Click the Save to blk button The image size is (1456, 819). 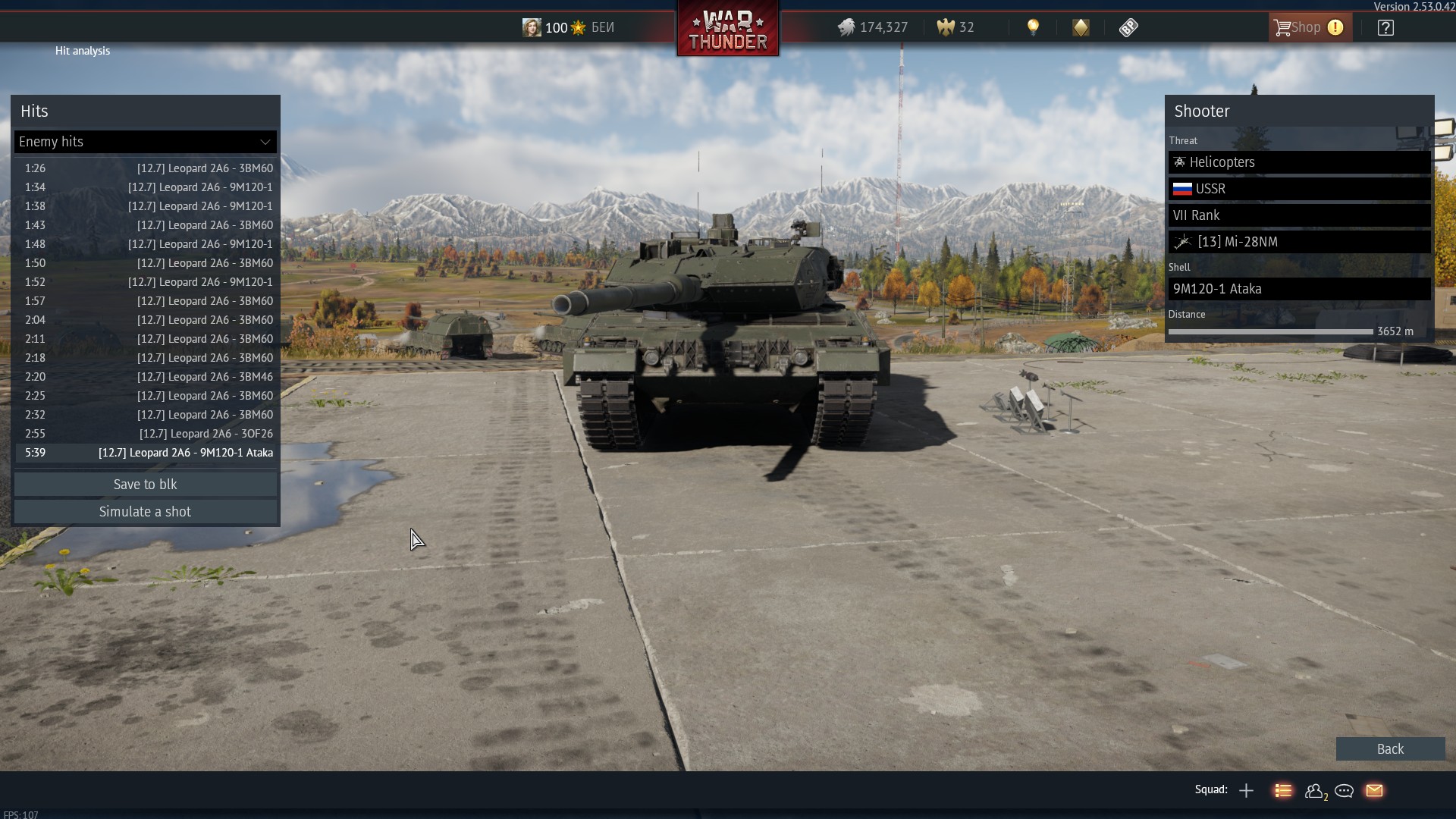pyautogui.click(x=145, y=485)
